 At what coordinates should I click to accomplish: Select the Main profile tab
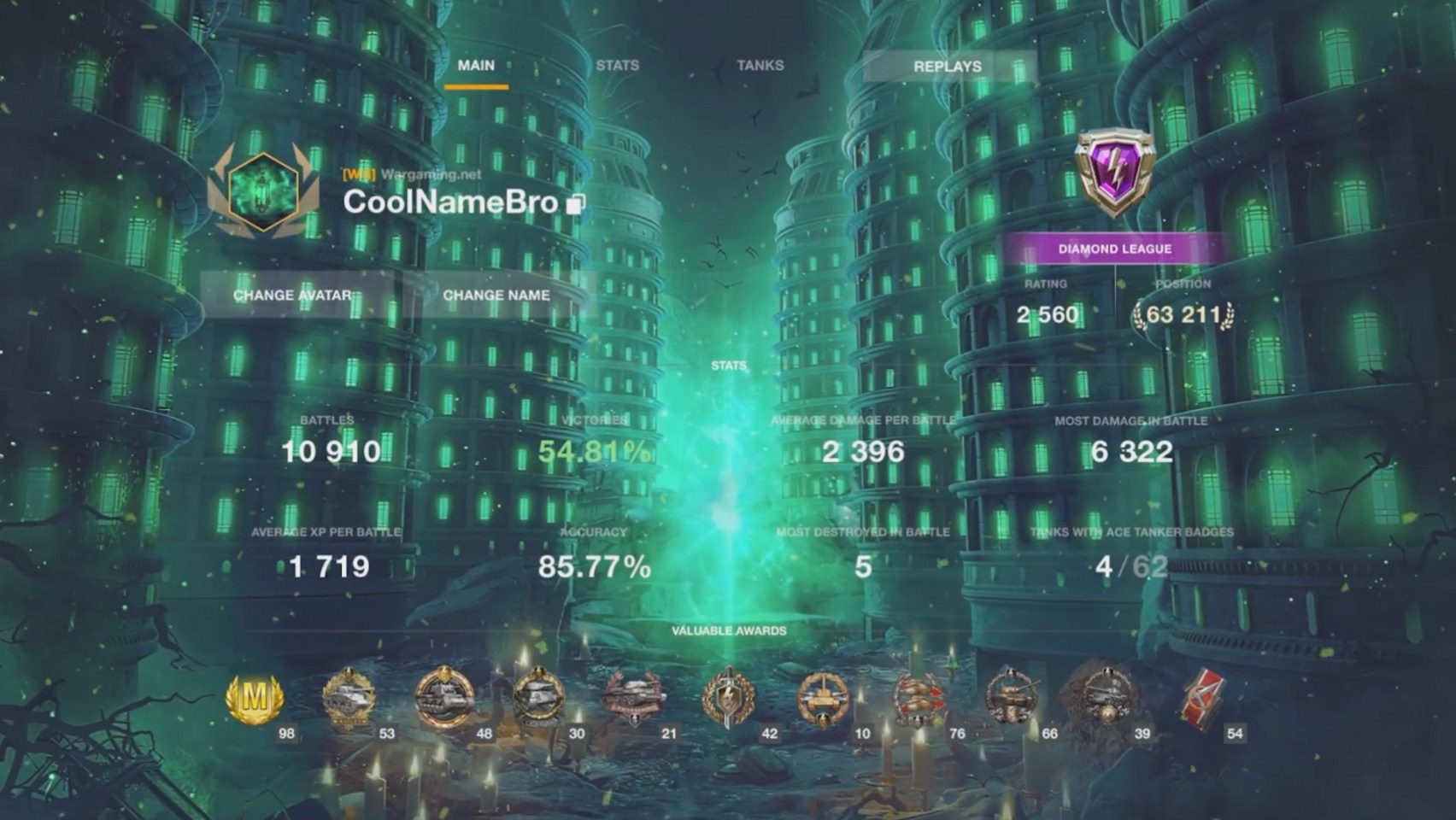click(x=476, y=66)
